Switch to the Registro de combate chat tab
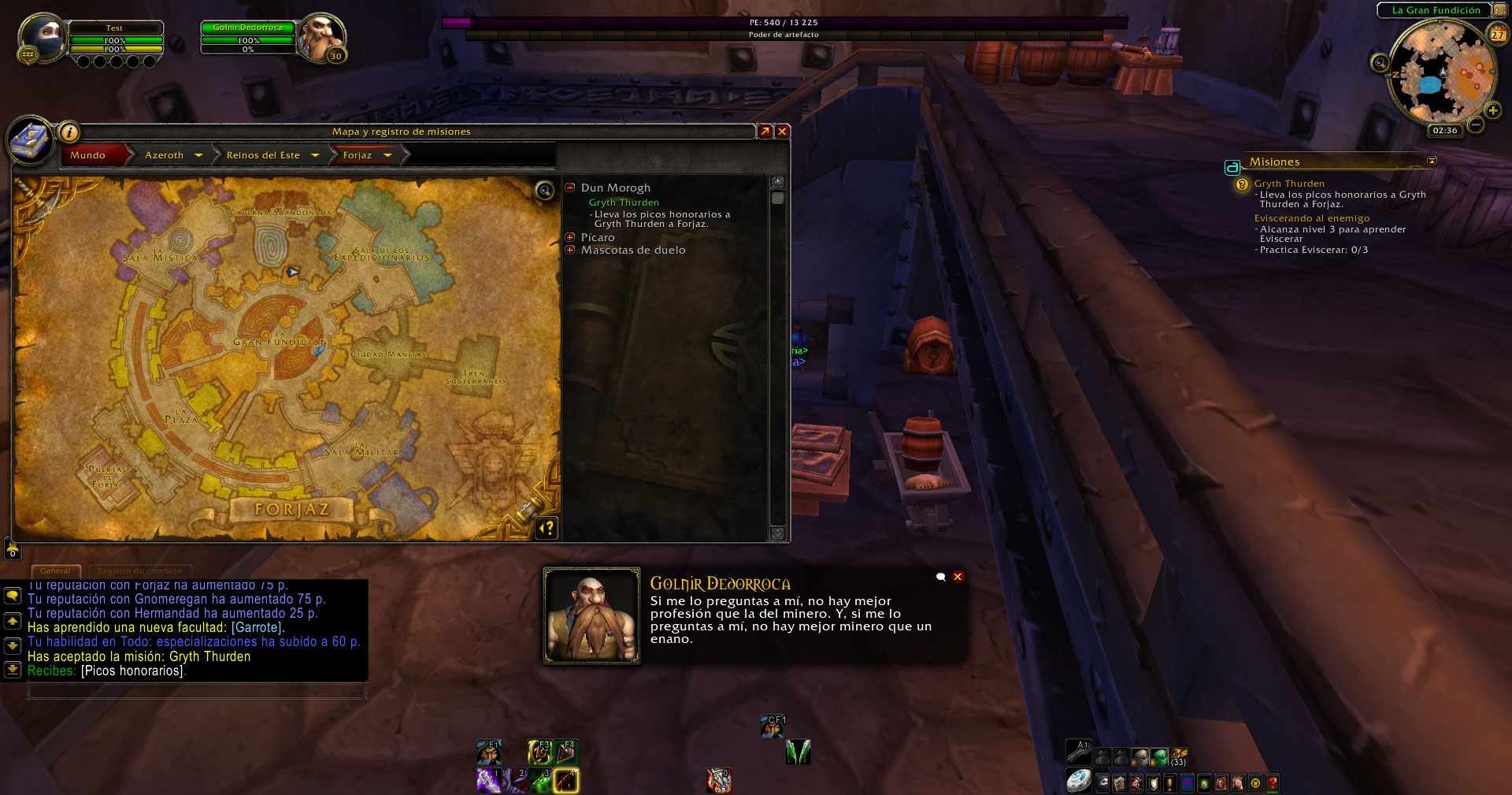This screenshot has height=795, width=1512. (139, 570)
